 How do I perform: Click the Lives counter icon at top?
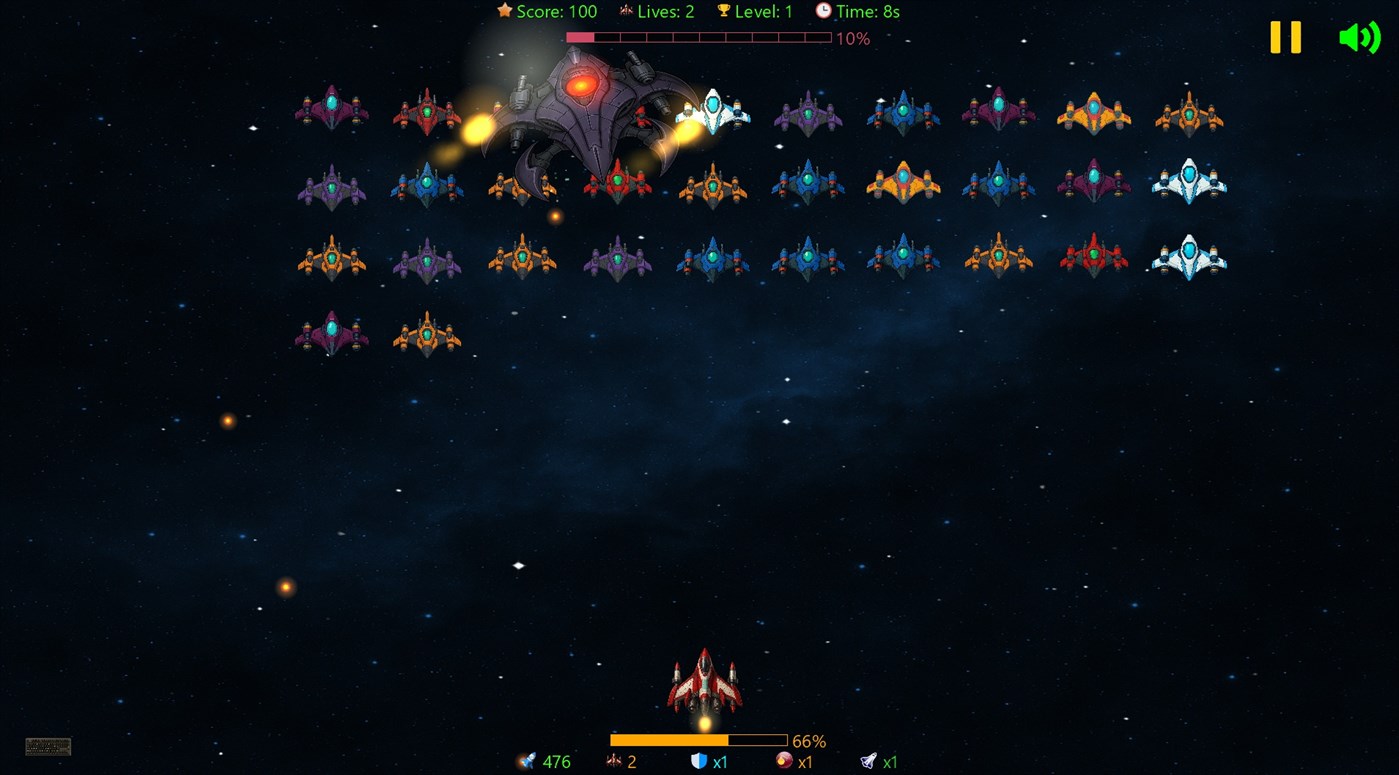625,11
